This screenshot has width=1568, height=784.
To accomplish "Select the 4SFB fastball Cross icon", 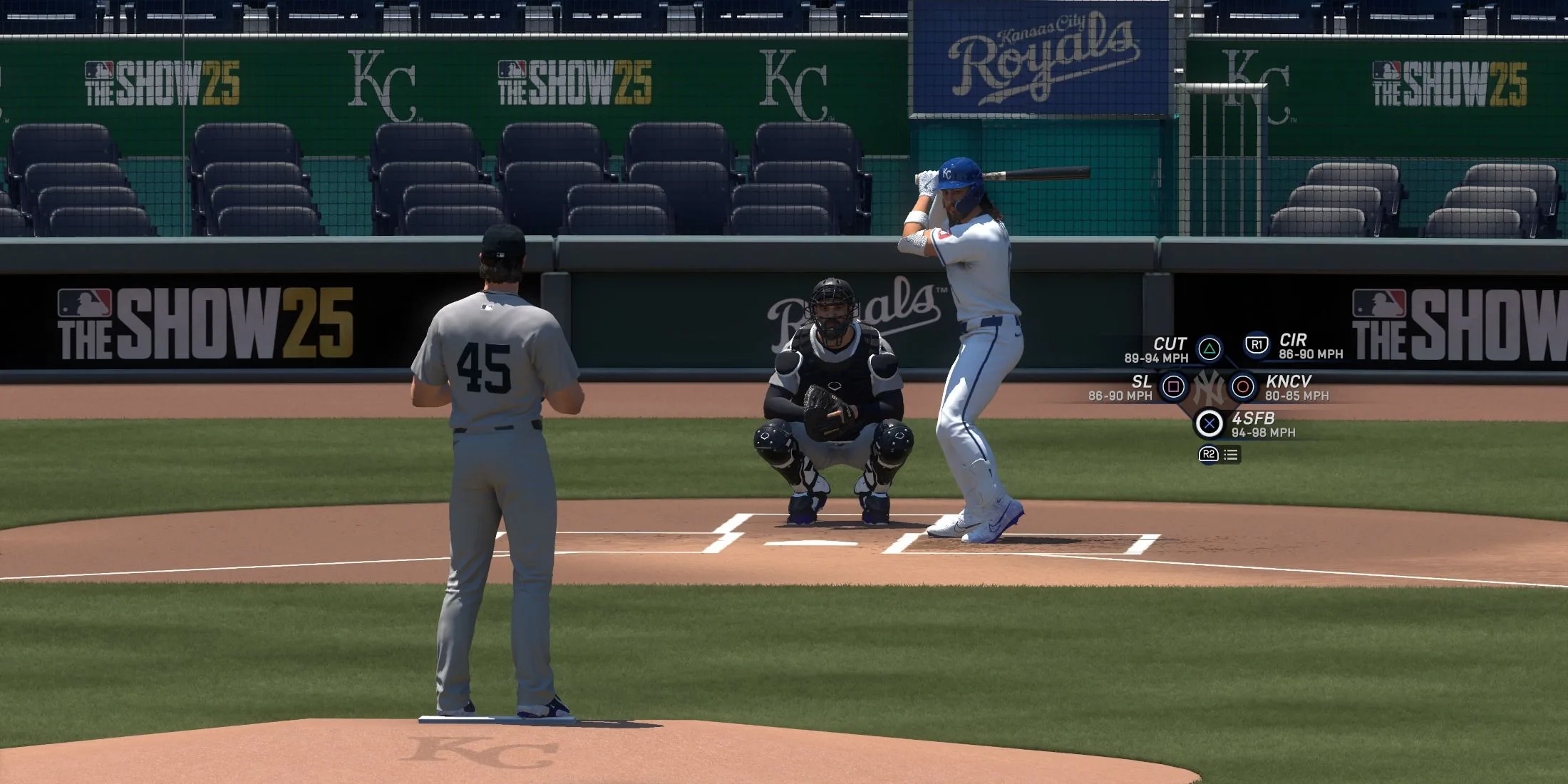I will (1210, 423).
